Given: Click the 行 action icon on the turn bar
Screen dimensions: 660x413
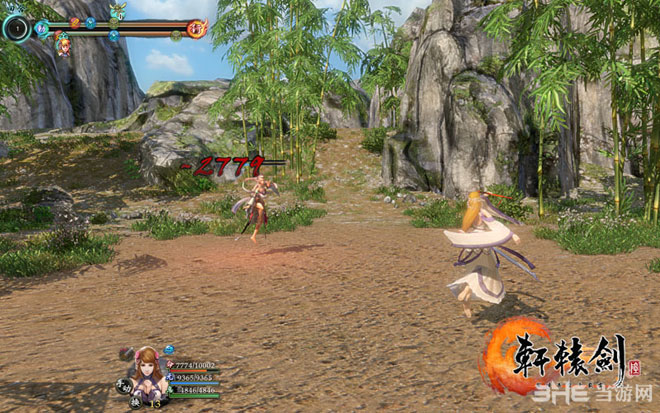Looking at the screenshot, I should 198,28.
